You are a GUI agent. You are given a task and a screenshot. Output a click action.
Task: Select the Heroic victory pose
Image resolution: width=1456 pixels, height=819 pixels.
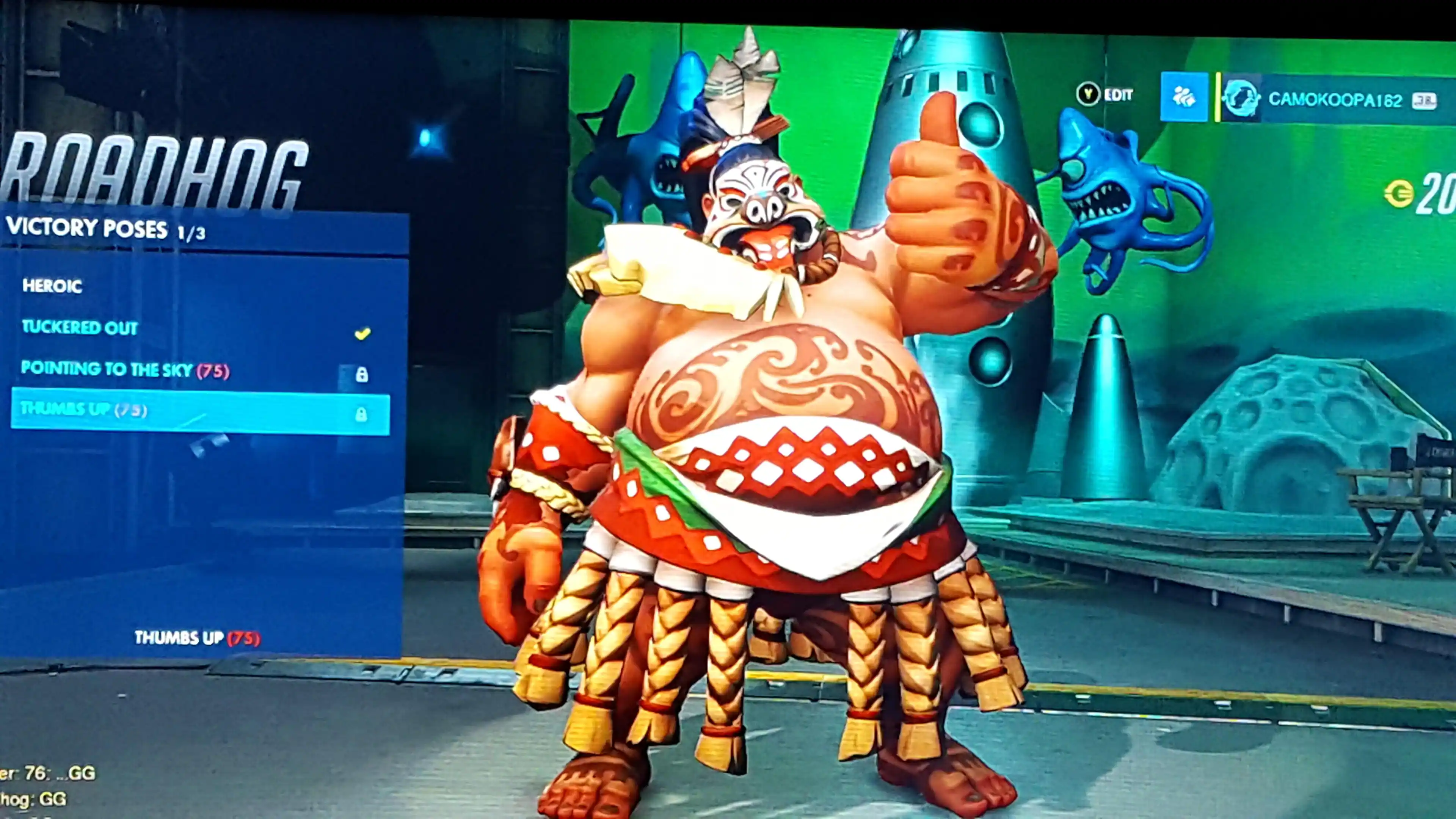(53, 286)
